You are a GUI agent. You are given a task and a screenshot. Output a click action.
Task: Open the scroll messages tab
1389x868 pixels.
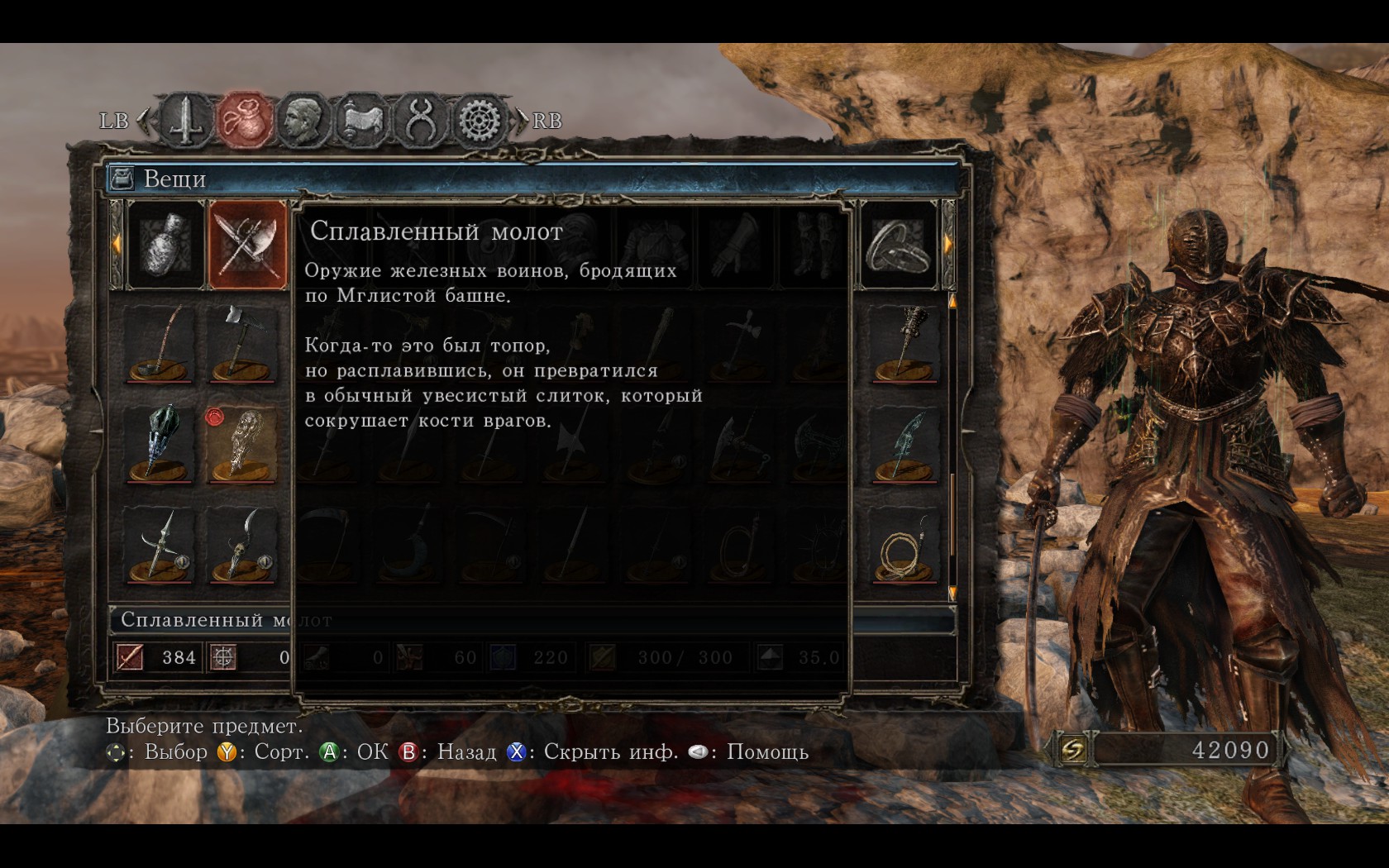tap(361, 121)
